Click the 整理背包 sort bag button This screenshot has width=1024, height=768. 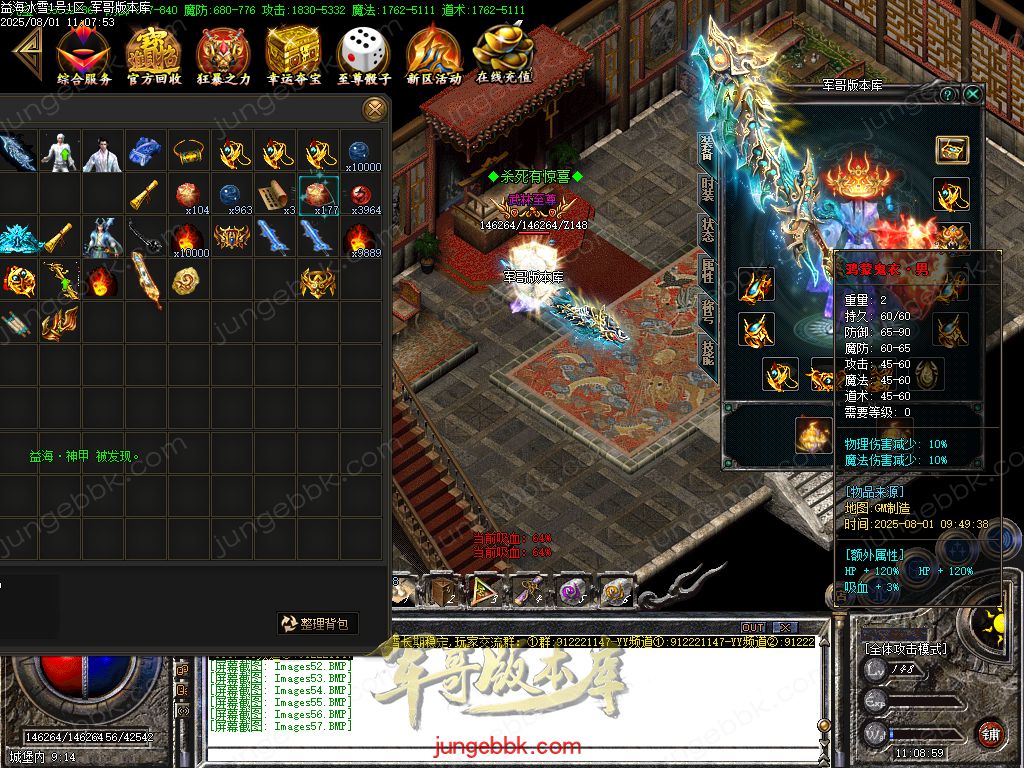tap(317, 623)
